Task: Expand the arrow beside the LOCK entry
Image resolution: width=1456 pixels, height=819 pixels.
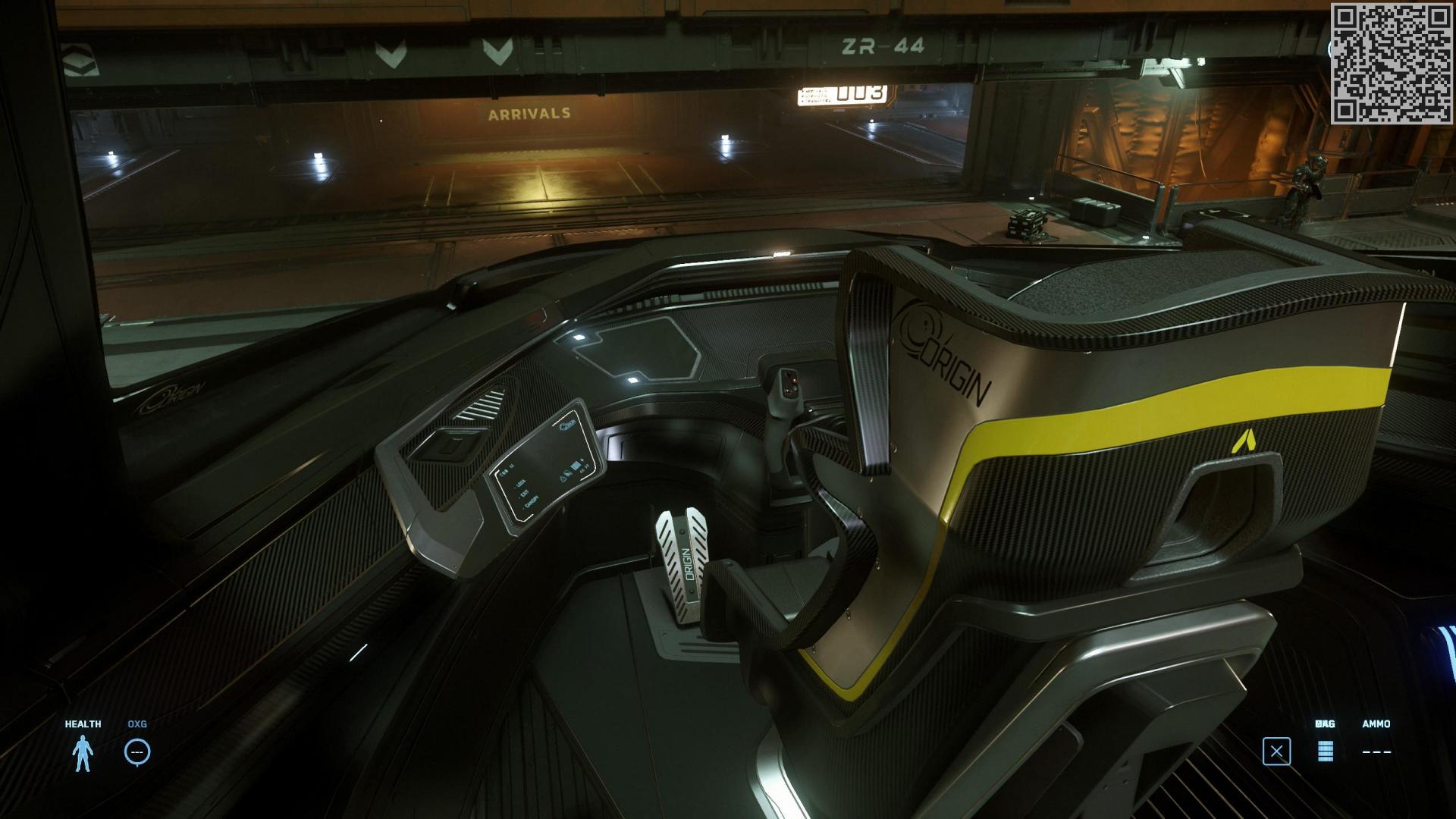Action: coord(515,488)
